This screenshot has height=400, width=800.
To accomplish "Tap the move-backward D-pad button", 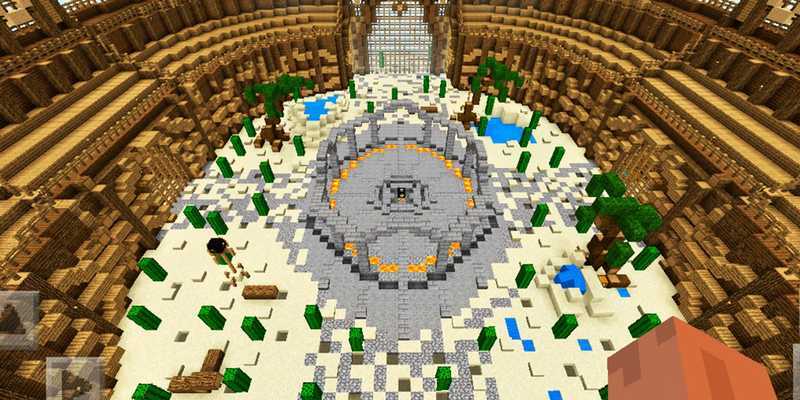I will pyautogui.click(x=74, y=380).
